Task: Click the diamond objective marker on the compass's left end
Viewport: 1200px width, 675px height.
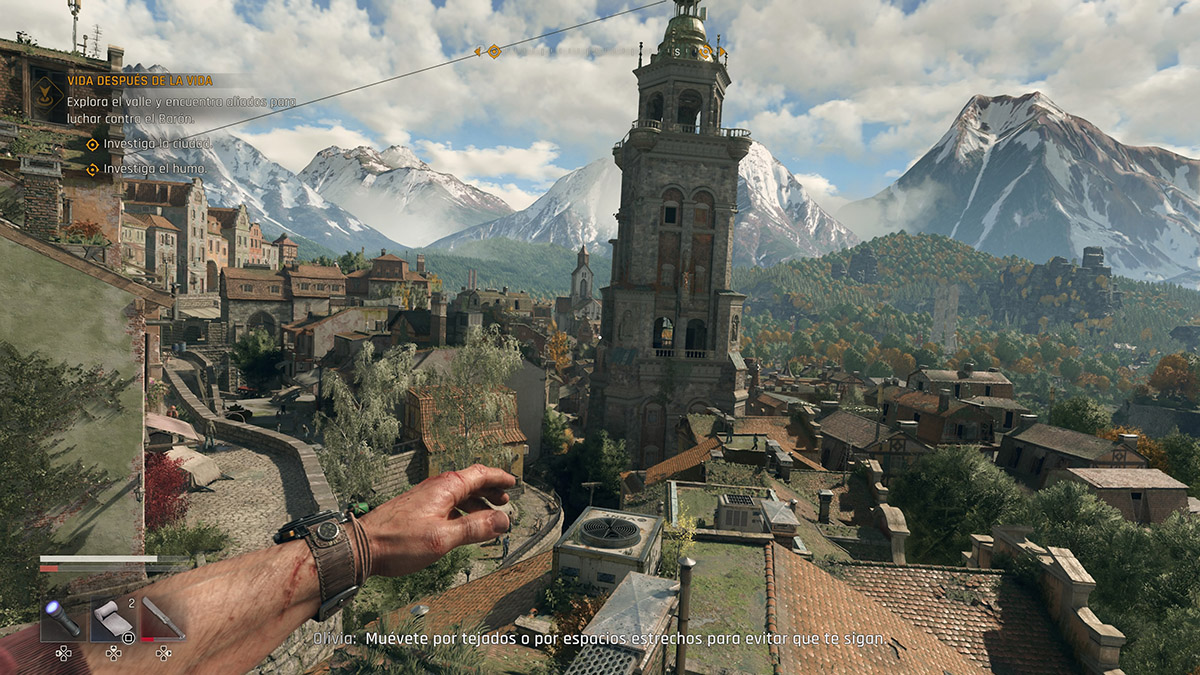Action: tap(493, 50)
